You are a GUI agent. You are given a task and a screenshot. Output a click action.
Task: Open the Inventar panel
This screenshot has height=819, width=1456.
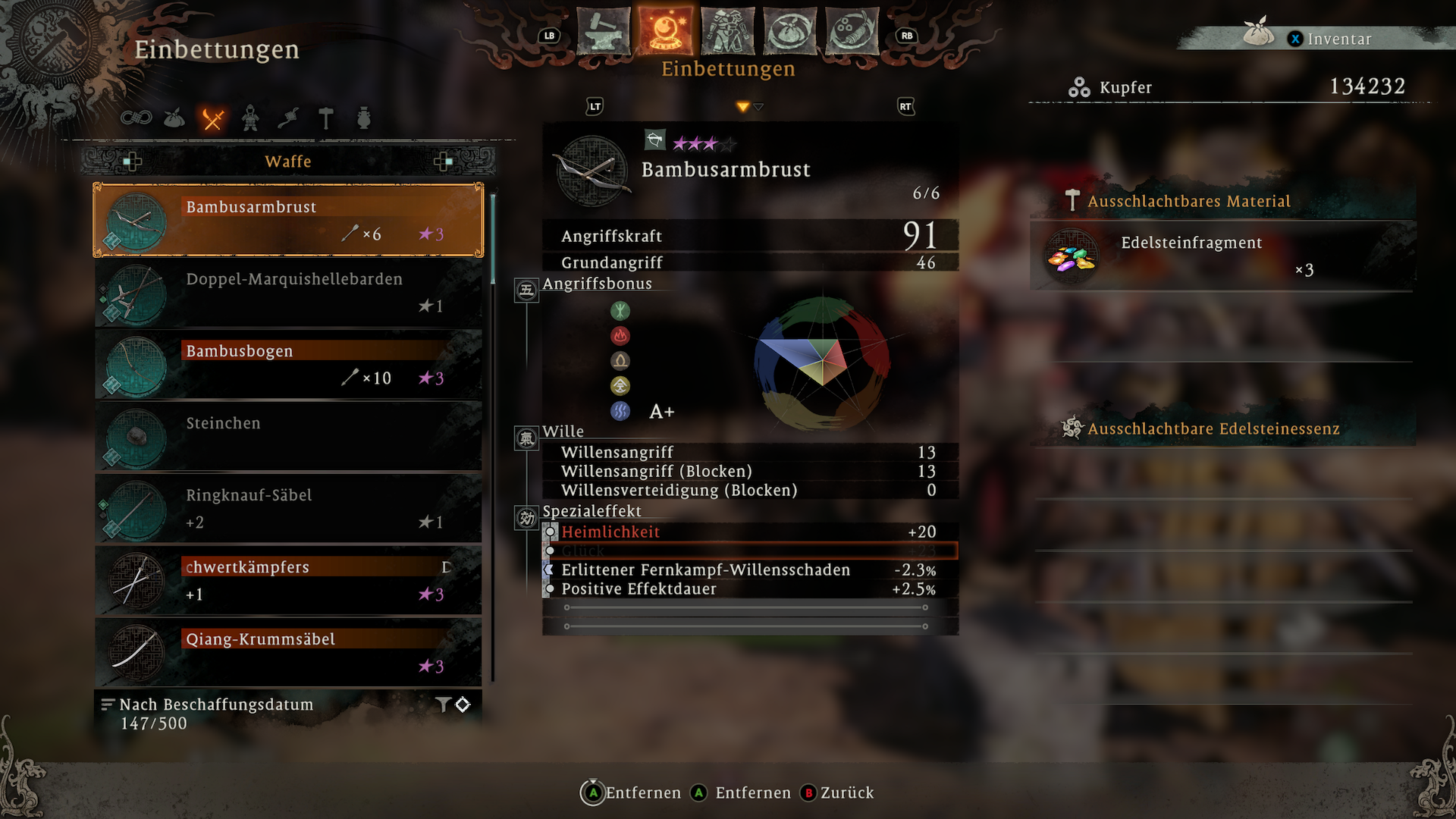[1338, 39]
